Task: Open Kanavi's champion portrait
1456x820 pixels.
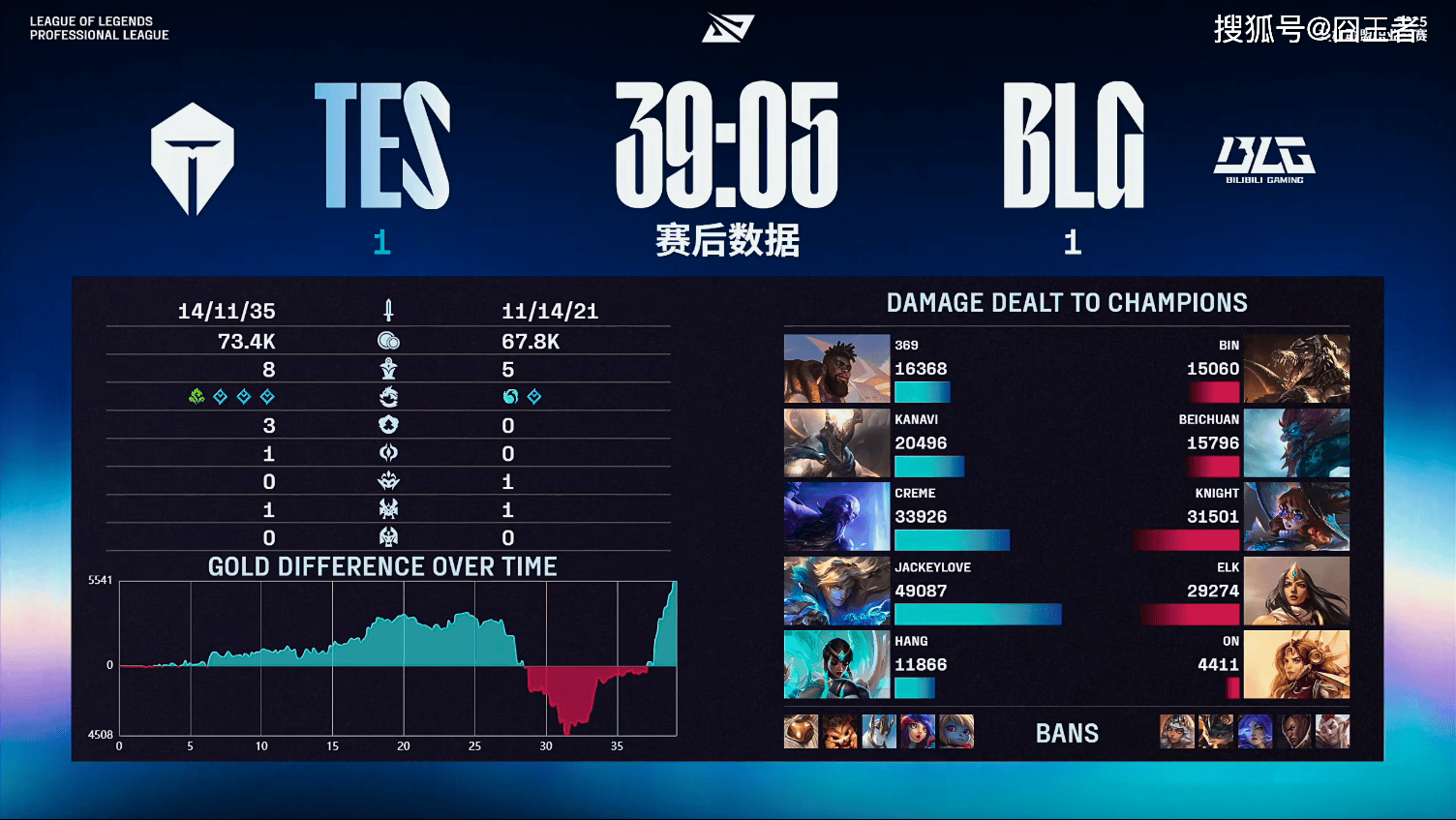Action: [836, 443]
